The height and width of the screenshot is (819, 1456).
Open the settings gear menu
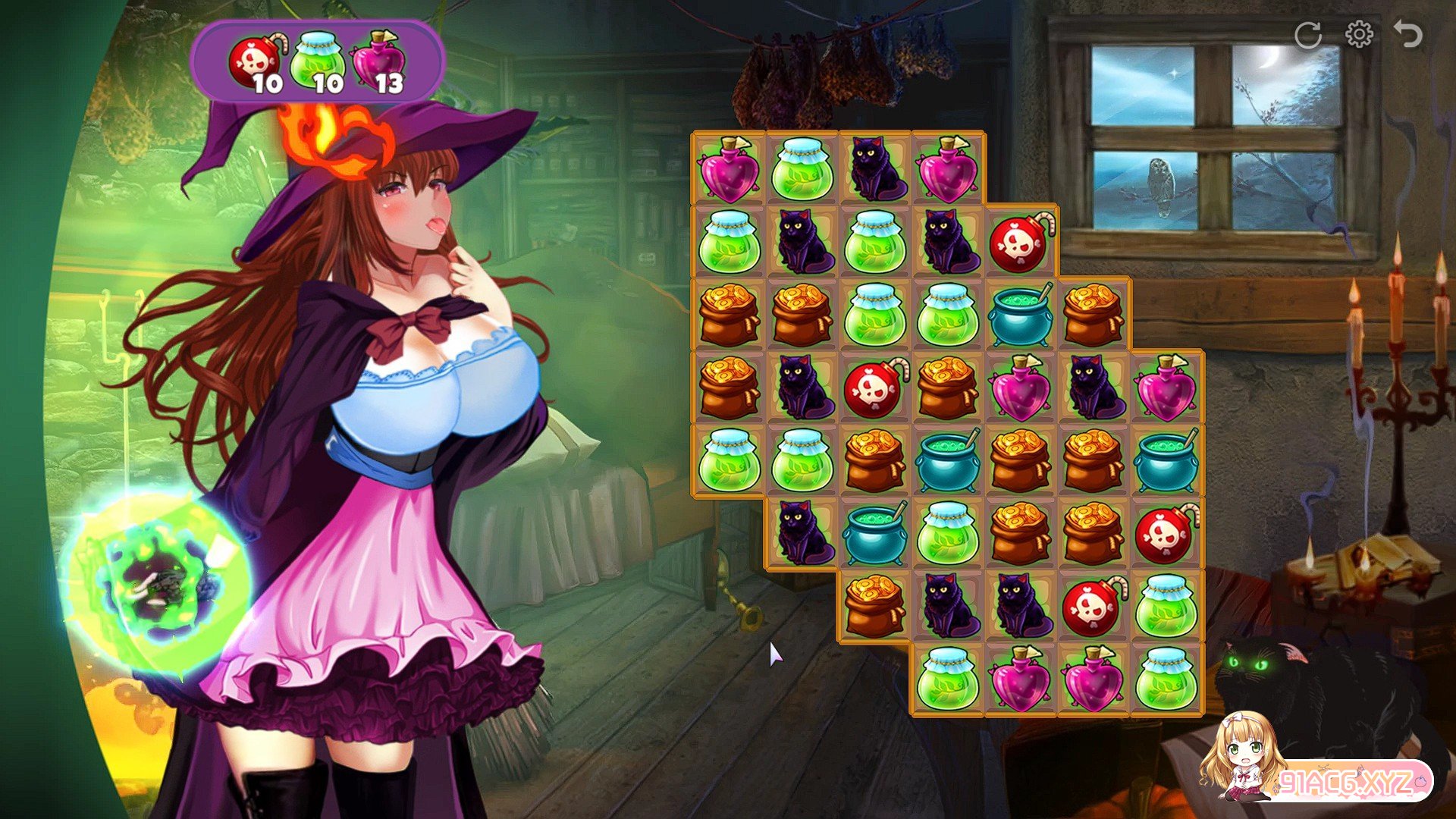click(x=1359, y=35)
